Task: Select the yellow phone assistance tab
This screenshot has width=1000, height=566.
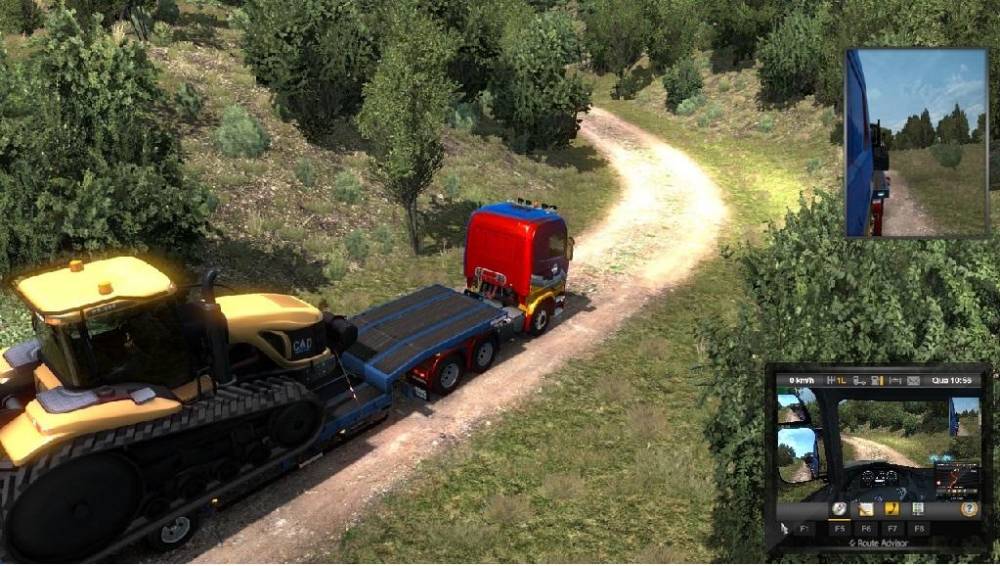Action: tap(890, 508)
